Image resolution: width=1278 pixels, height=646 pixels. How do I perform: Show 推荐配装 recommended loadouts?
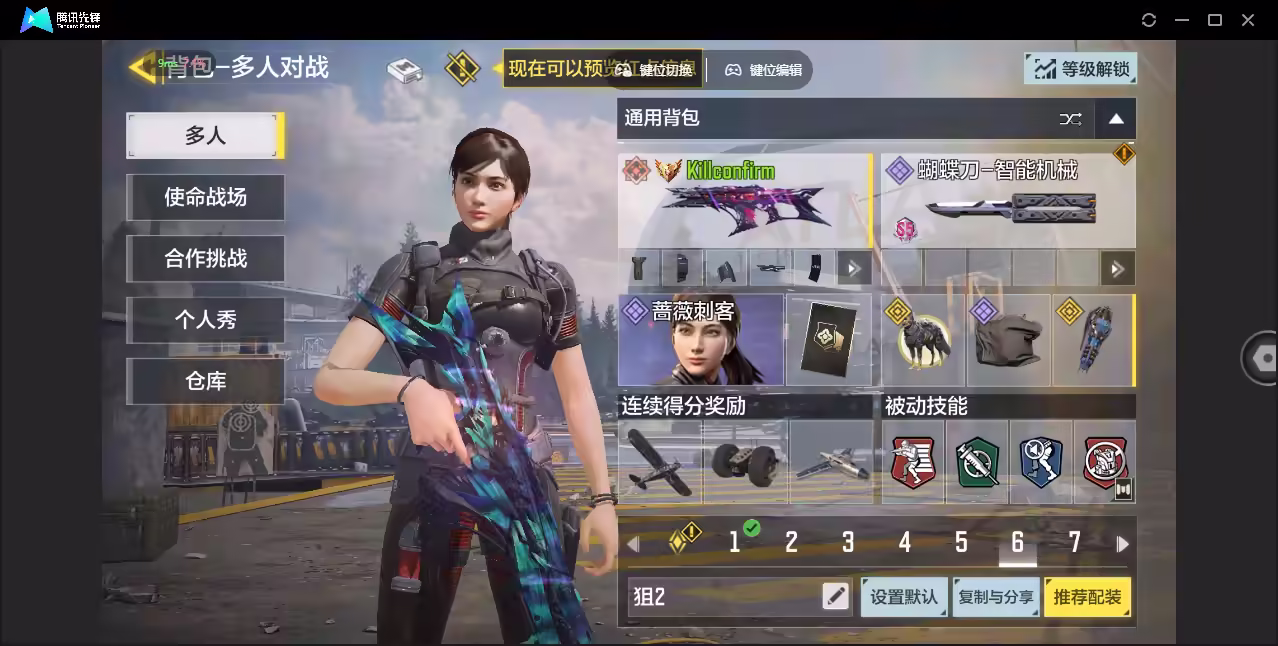click(x=1087, y=597)
